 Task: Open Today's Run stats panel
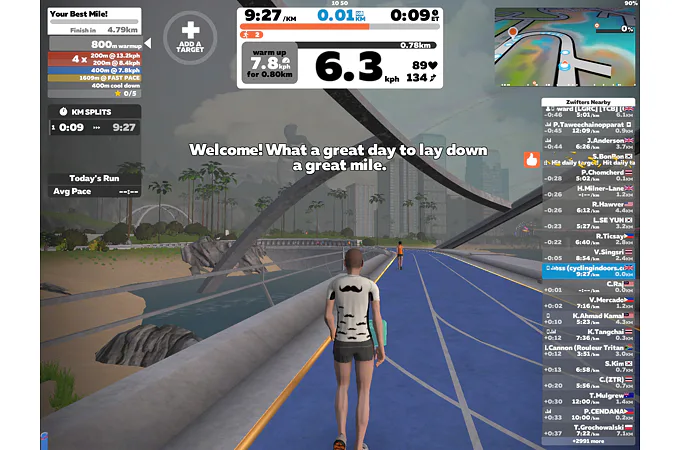pos(94,179)
